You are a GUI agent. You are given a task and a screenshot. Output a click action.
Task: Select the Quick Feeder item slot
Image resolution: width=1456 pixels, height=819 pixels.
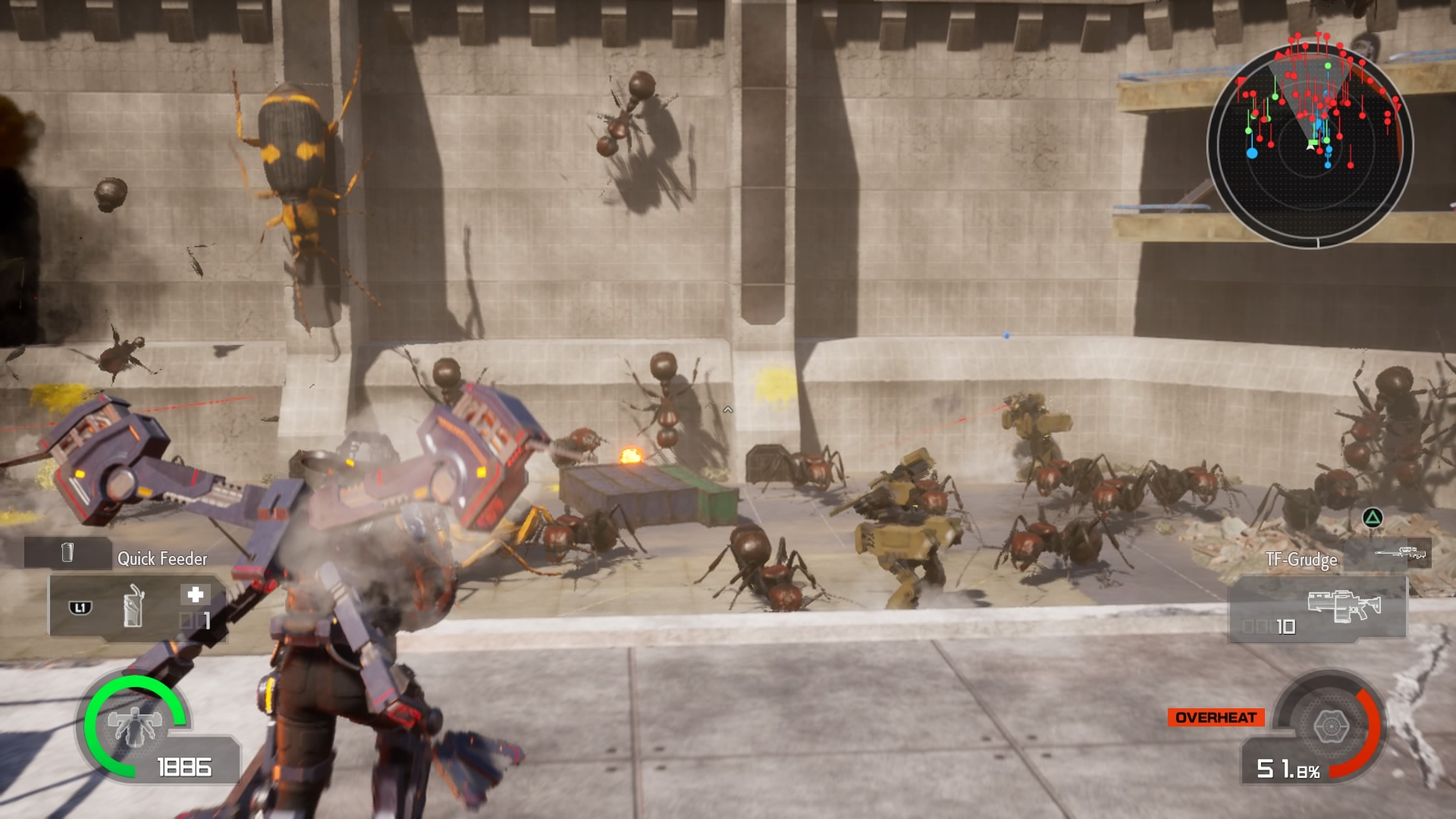click(x=136, y=607)
